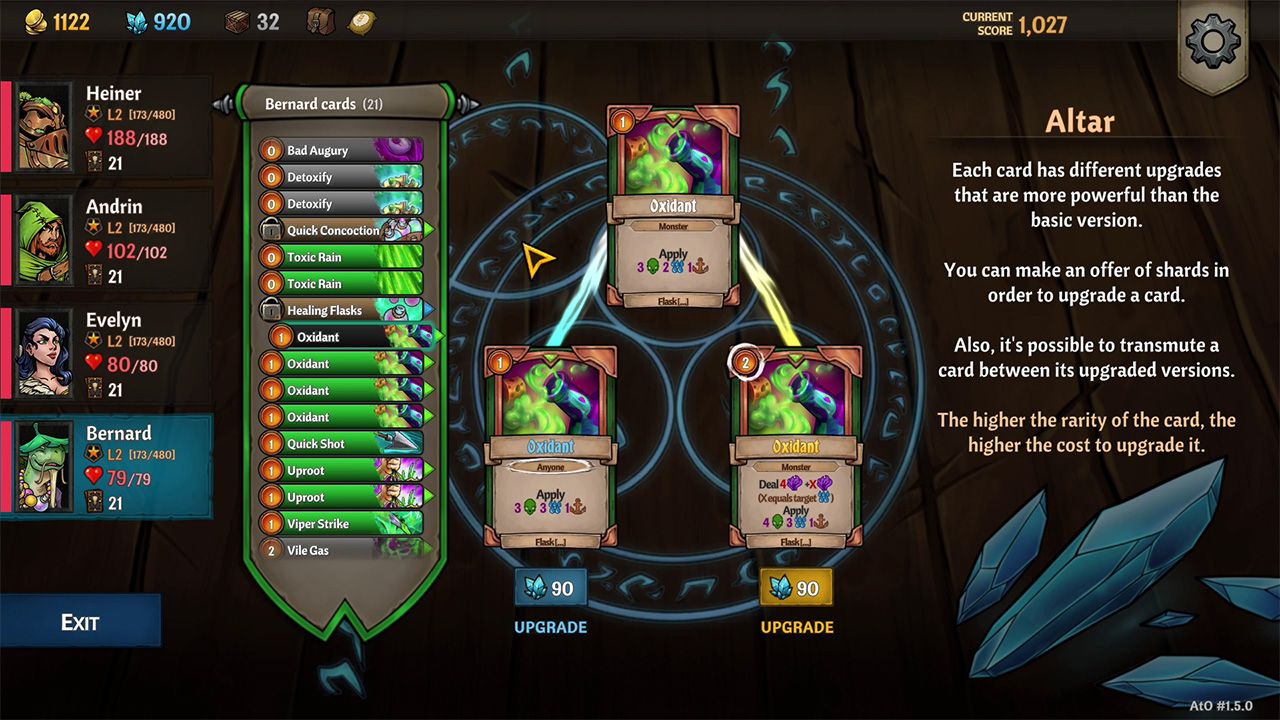Click the lock icon on Quick Concoction

click(271, 230)
